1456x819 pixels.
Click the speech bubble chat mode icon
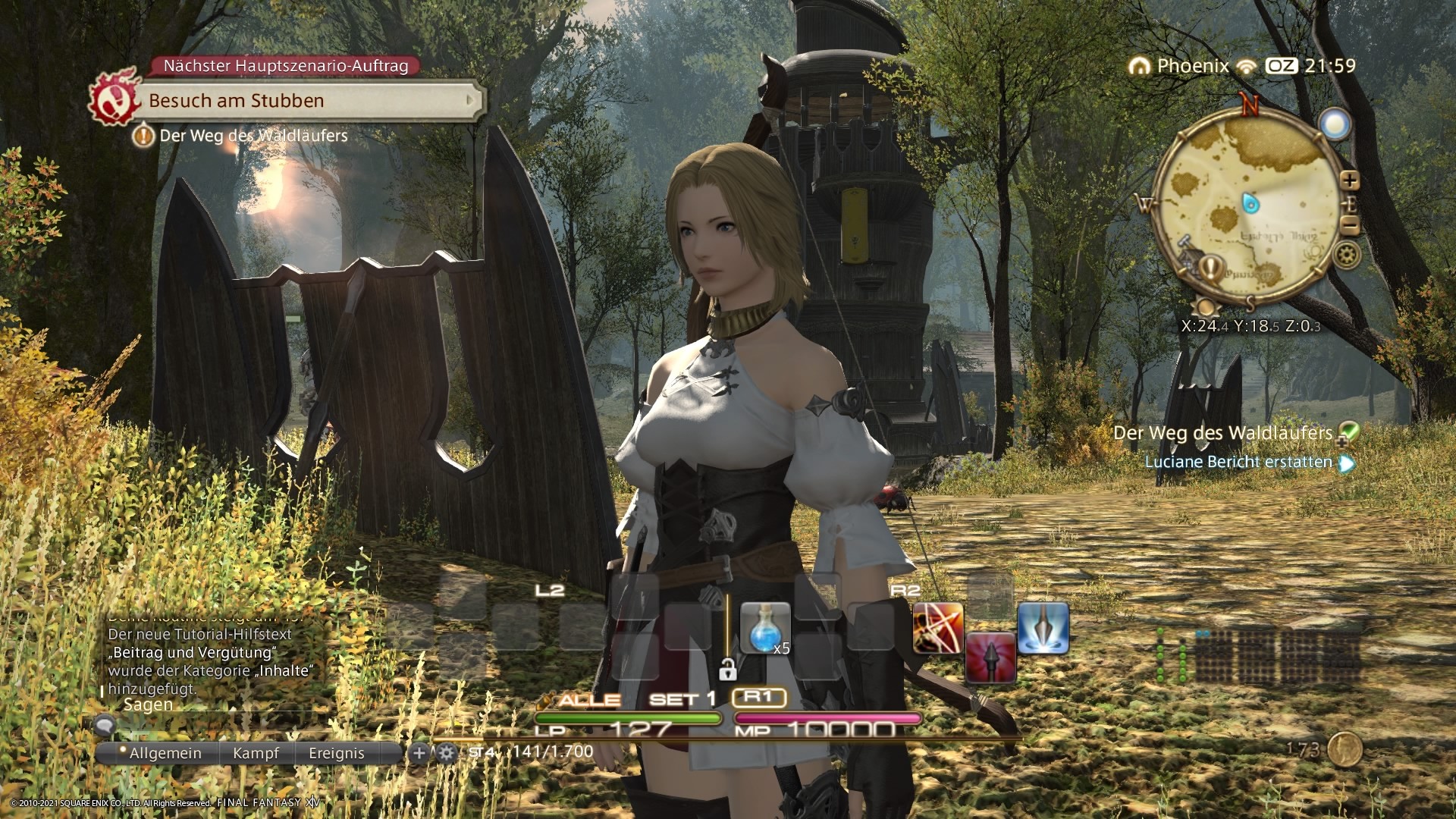(x=105, y=726)
